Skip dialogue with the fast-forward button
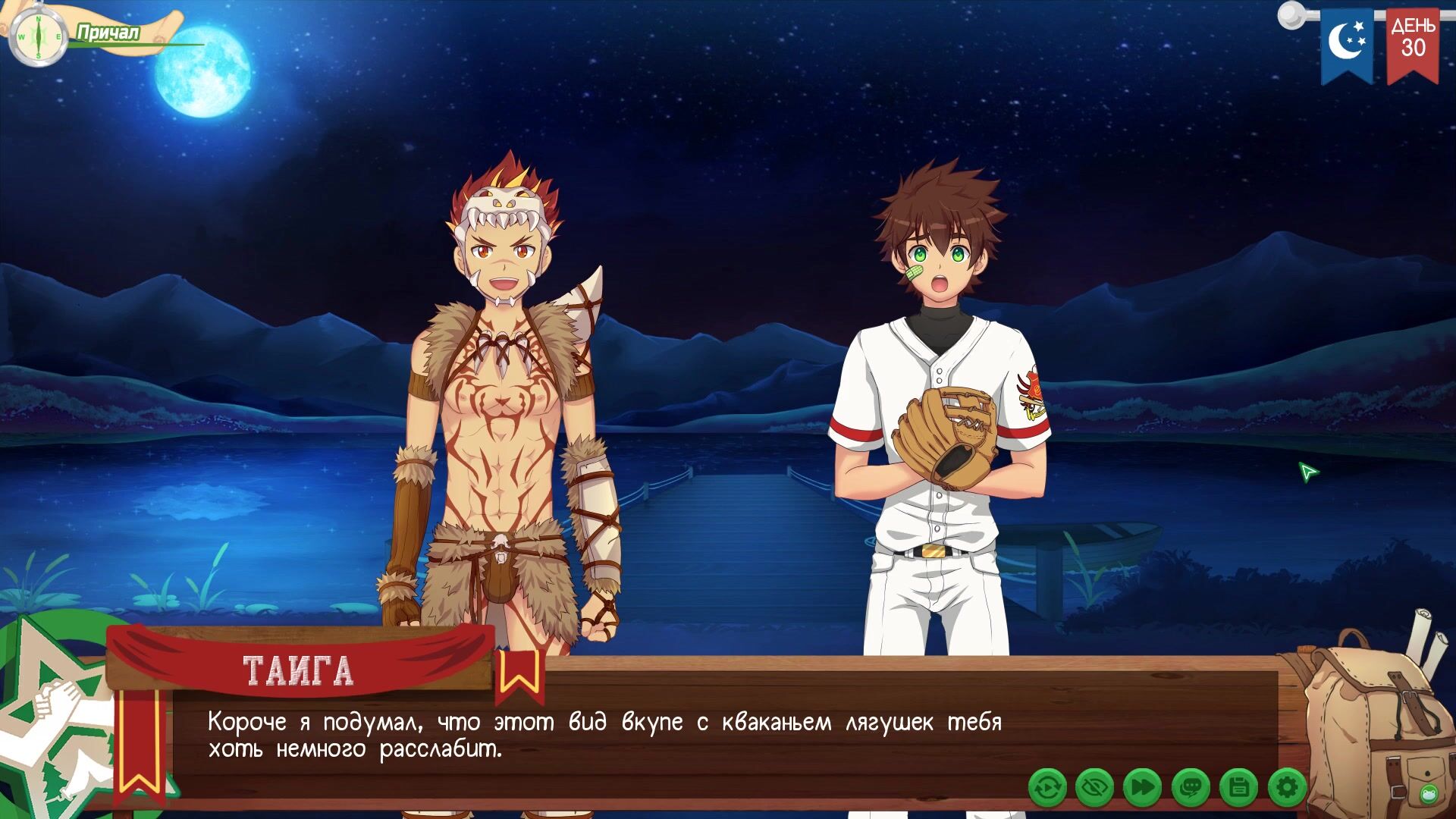The width and height of the screenshot is (1456, 819). point(1143,788)
